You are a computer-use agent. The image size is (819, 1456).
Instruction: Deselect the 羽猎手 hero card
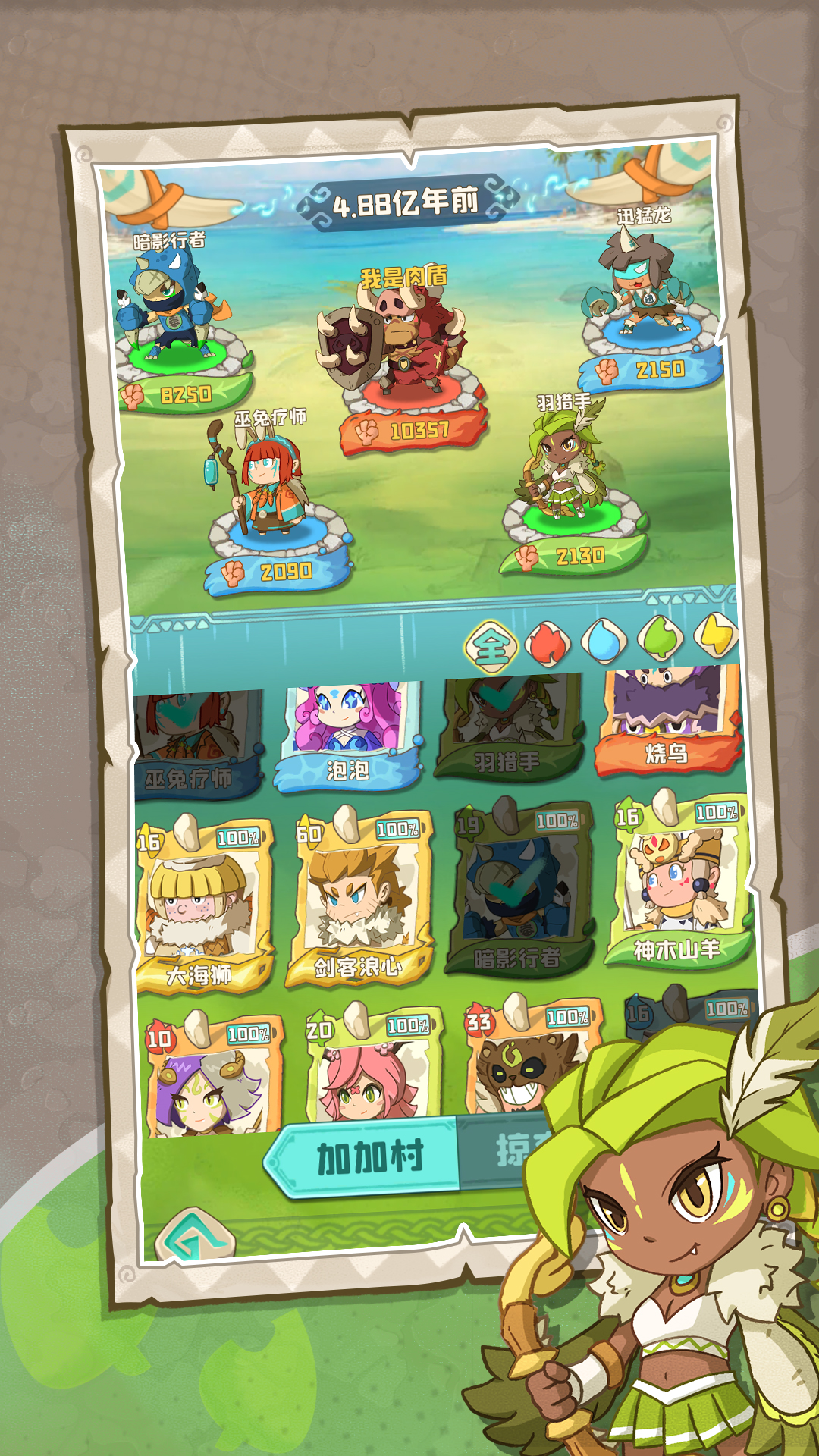[x=507, y=730]
